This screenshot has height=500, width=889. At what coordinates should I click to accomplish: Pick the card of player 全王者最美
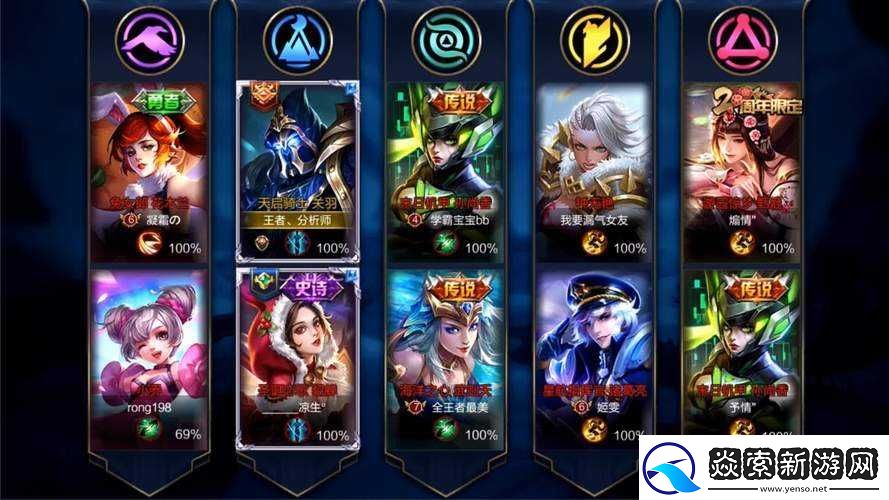[445, 357]
